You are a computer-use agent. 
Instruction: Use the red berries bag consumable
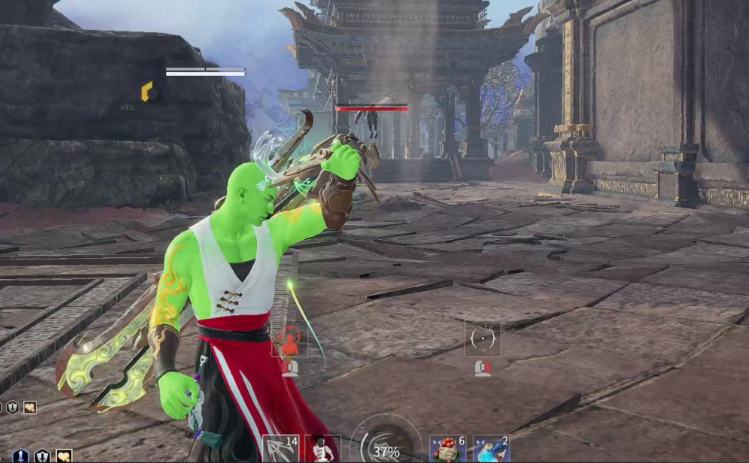pyautogui.click(x=448, y=449)
